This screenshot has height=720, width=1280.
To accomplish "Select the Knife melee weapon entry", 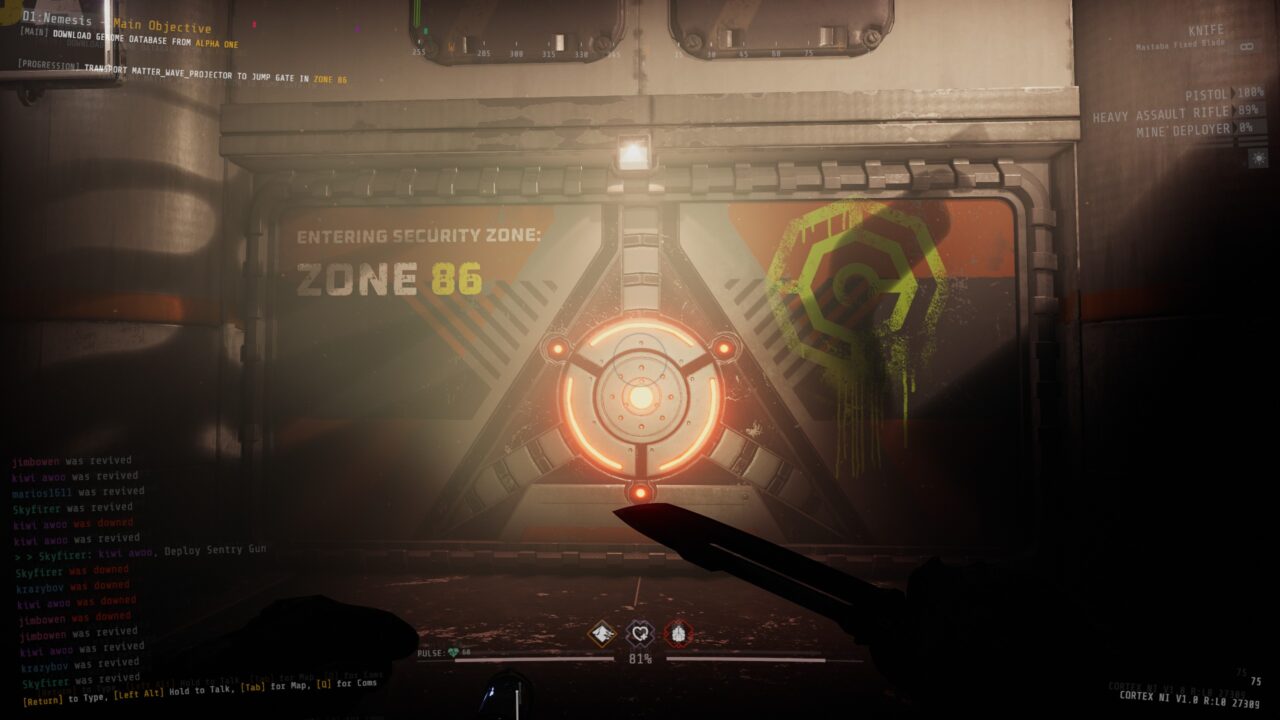I will 1204,31.
